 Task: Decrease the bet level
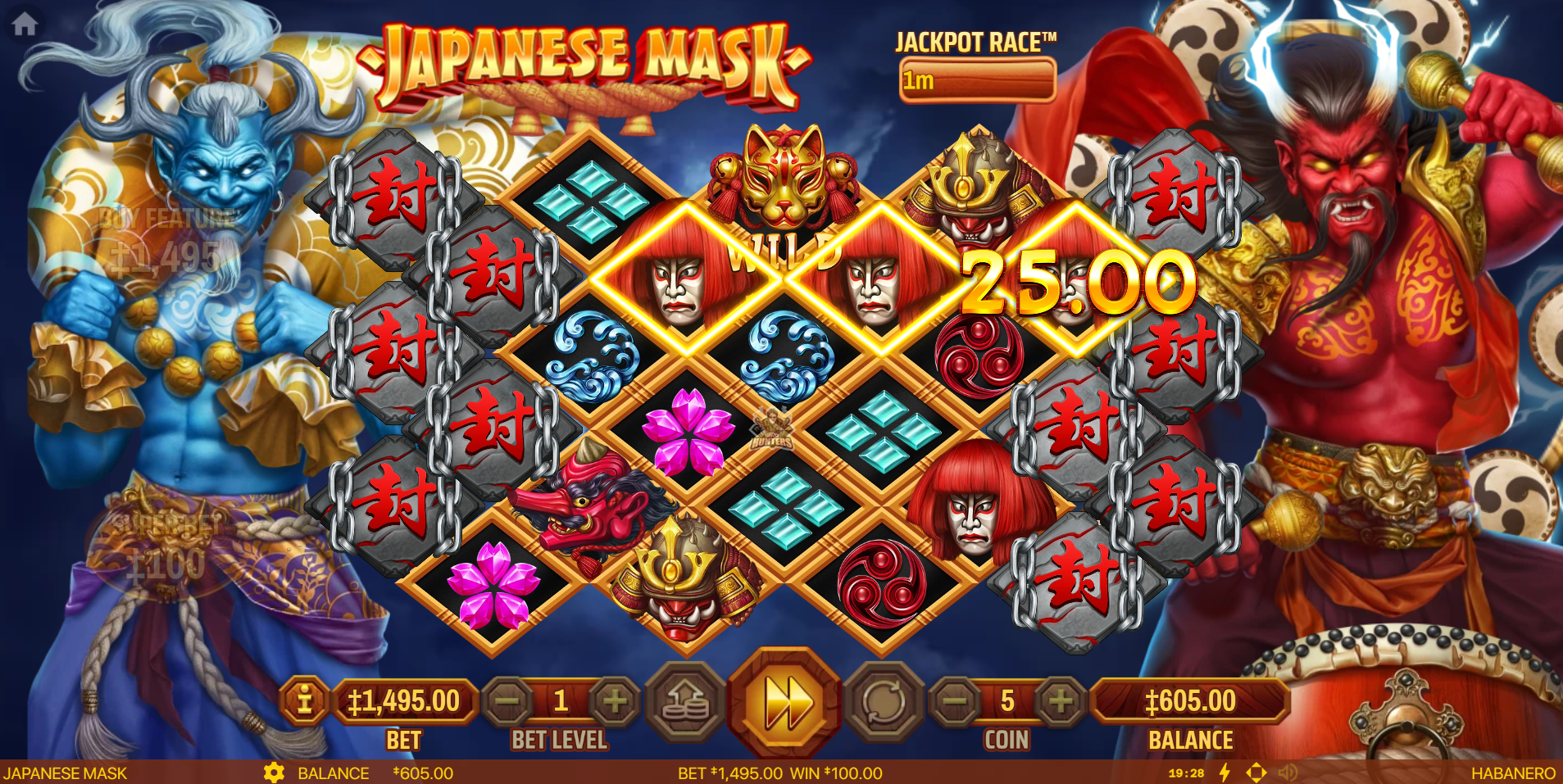tap(507, 701)
